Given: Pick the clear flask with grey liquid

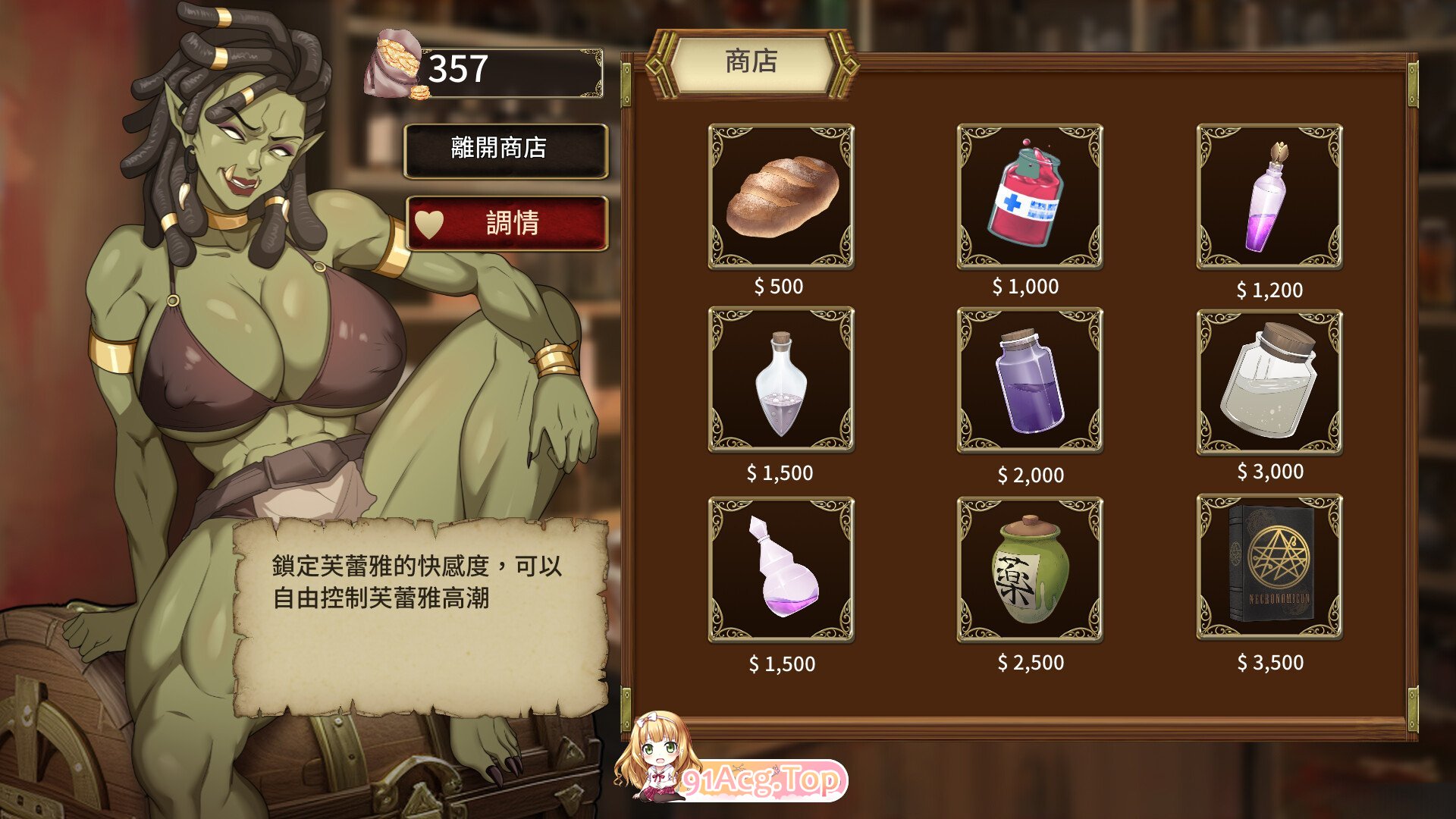Looking at the screenshot, I should pos(781,379).
